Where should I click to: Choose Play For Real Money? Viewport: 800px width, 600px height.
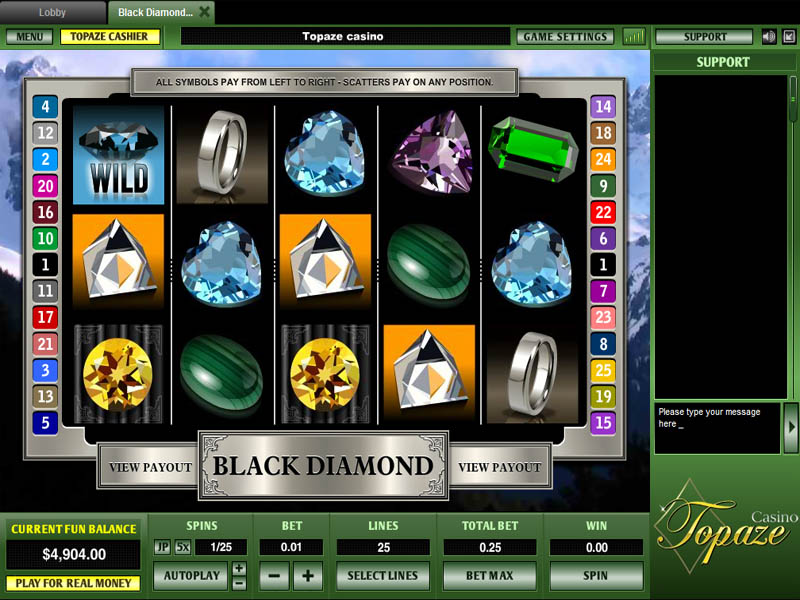click(72, 583)
